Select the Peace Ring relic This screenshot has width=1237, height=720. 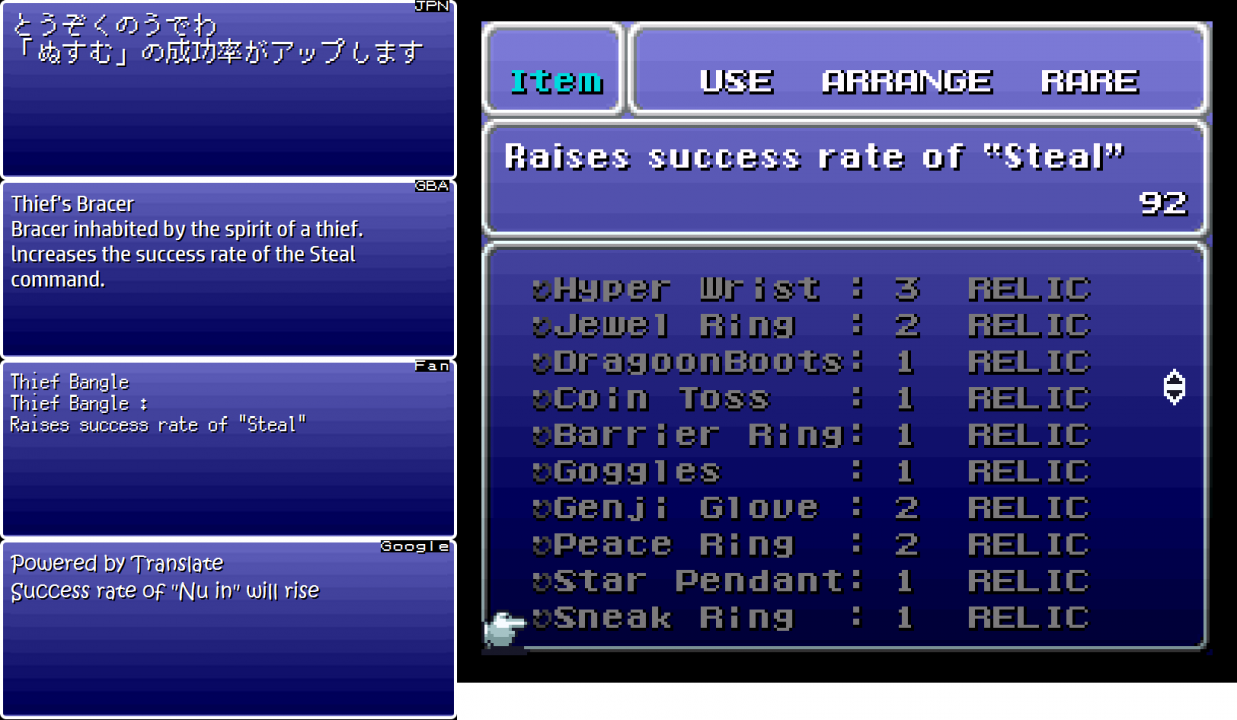673,545
